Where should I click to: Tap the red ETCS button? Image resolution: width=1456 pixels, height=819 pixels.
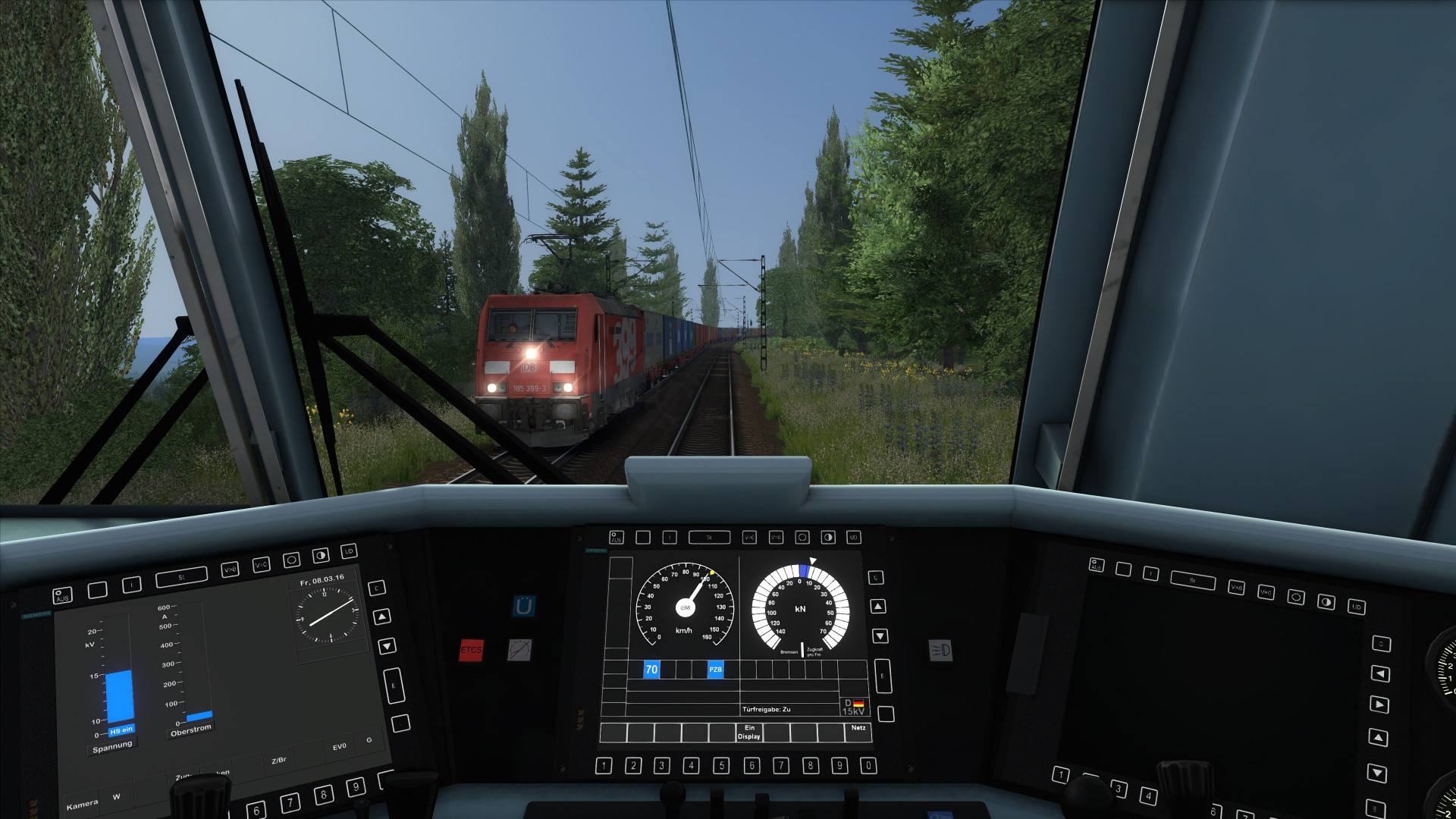471,650
